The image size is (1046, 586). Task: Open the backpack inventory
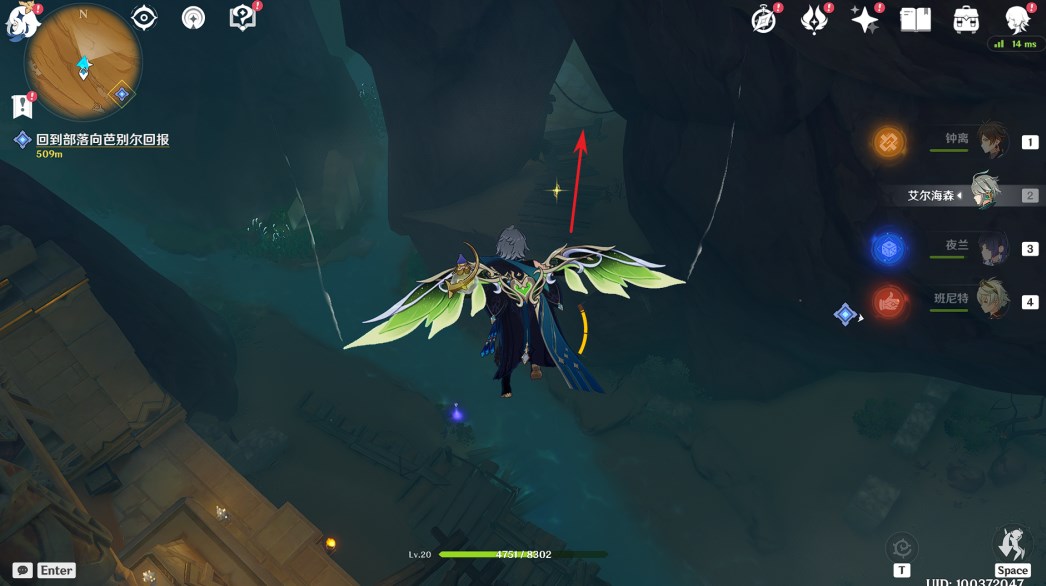pos(966,19)
